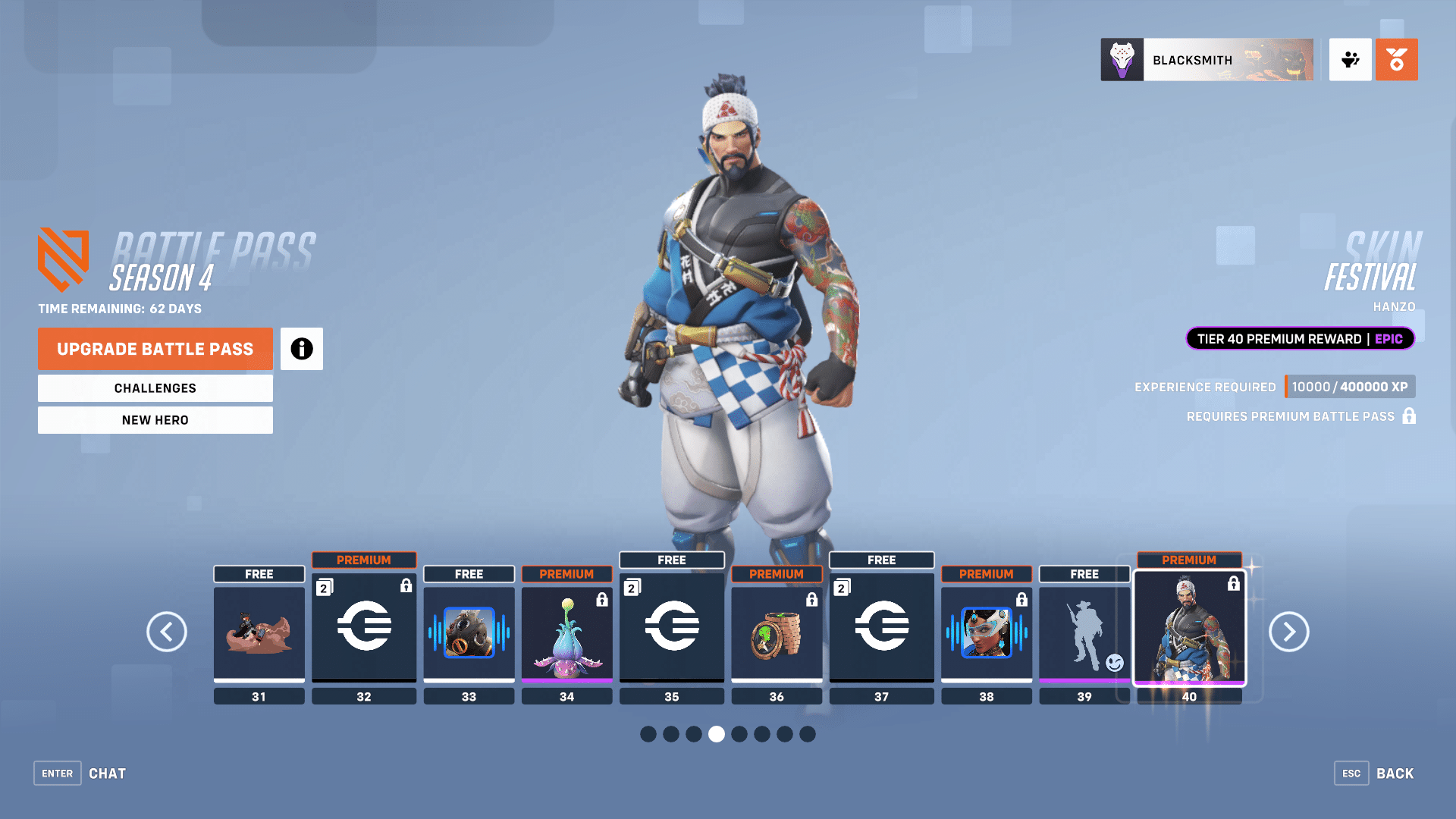Toggle the lock on tier 40 reward
The image size is (1456, 819).
1234,584
